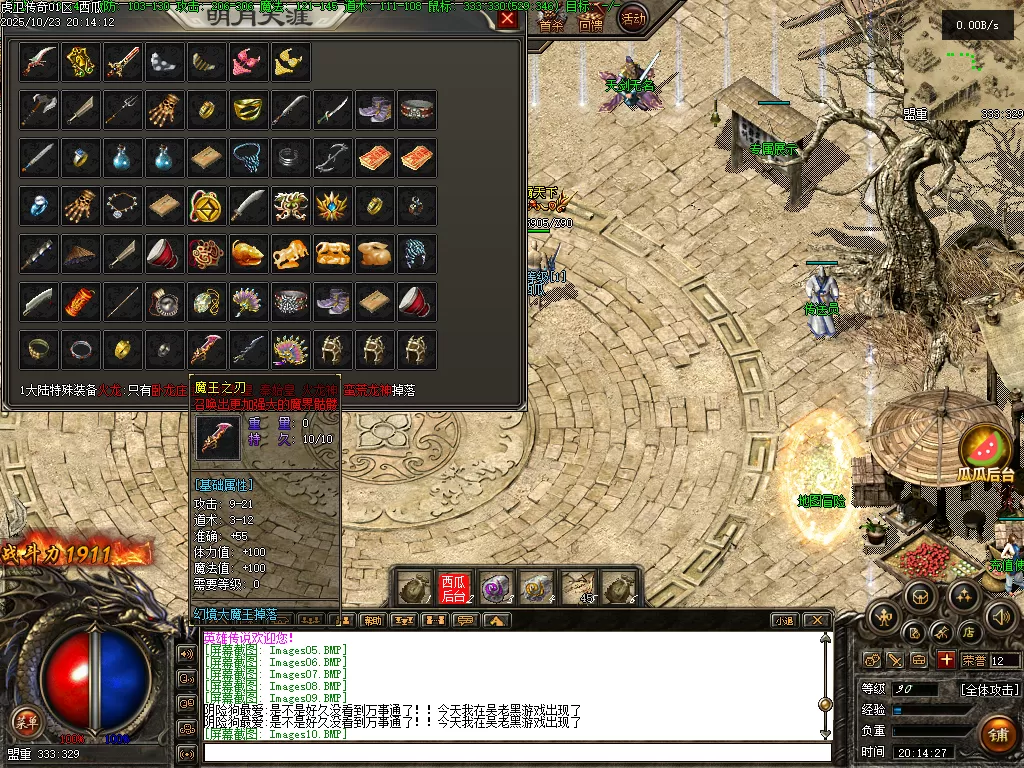This screenshot has width=1024, height=768.
Task: Use the red 西瓜后台 hotbar slot
Action: [x=454, y=588]
